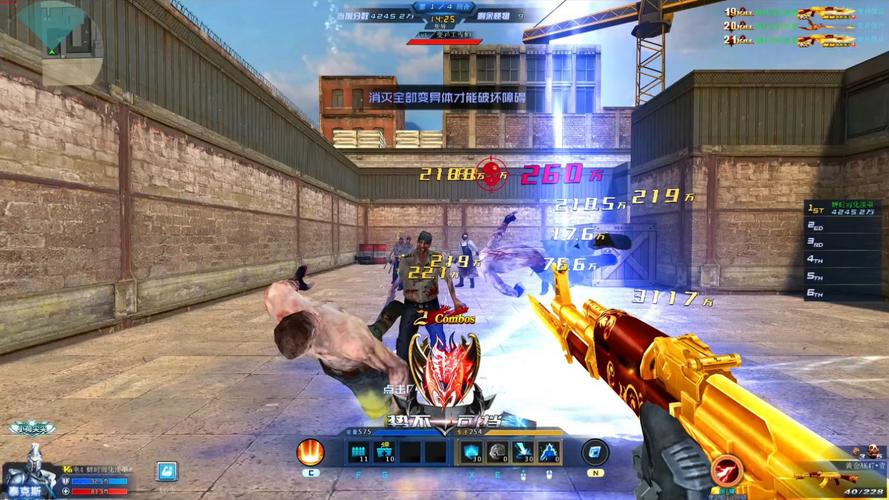Use the grey spiral shell ability
Image resolution: width=889 pixels, height=500 pixels.
point(497,453)
